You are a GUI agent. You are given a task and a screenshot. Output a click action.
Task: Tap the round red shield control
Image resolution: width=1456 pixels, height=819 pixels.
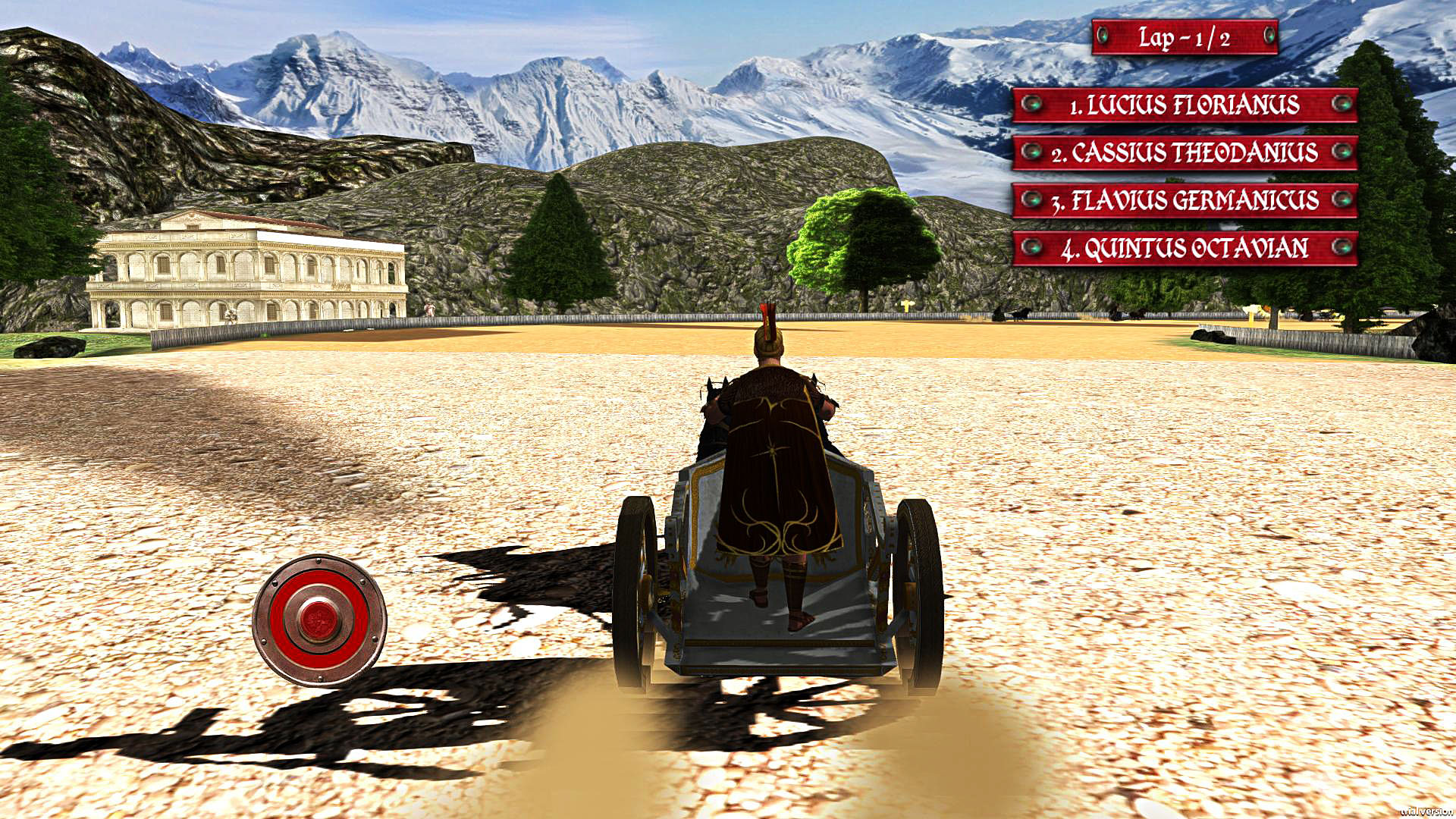coord(319,620)
